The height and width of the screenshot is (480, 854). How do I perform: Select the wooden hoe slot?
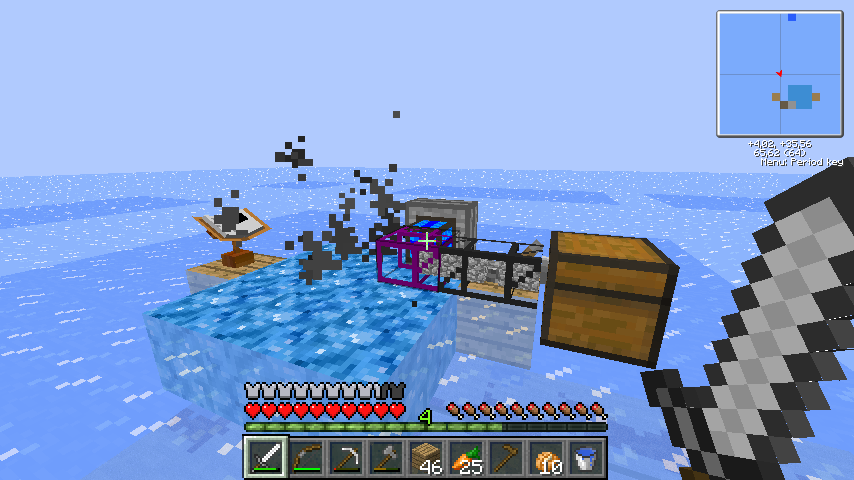[x=507, y=458]
